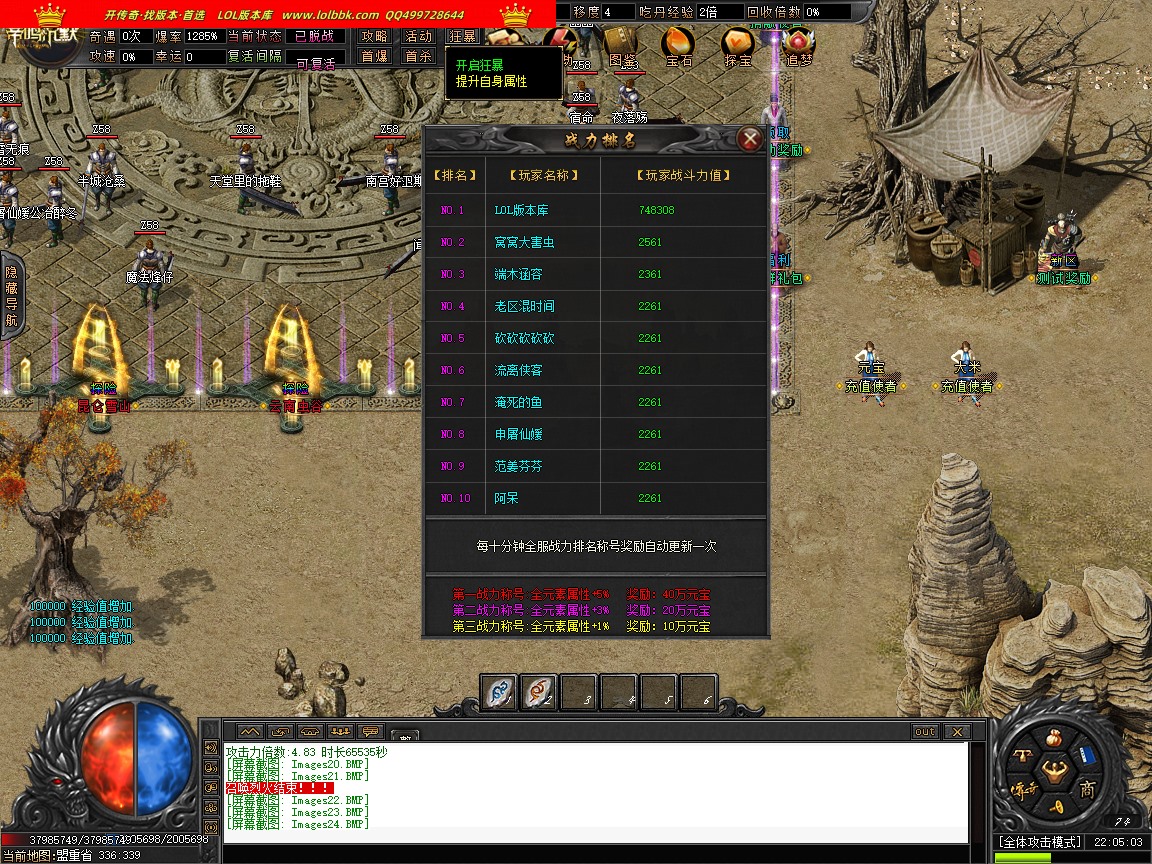Activate the 狂暴 berserk button
The width and height of the screenshot is (1152, 864).
pos(461,36)
